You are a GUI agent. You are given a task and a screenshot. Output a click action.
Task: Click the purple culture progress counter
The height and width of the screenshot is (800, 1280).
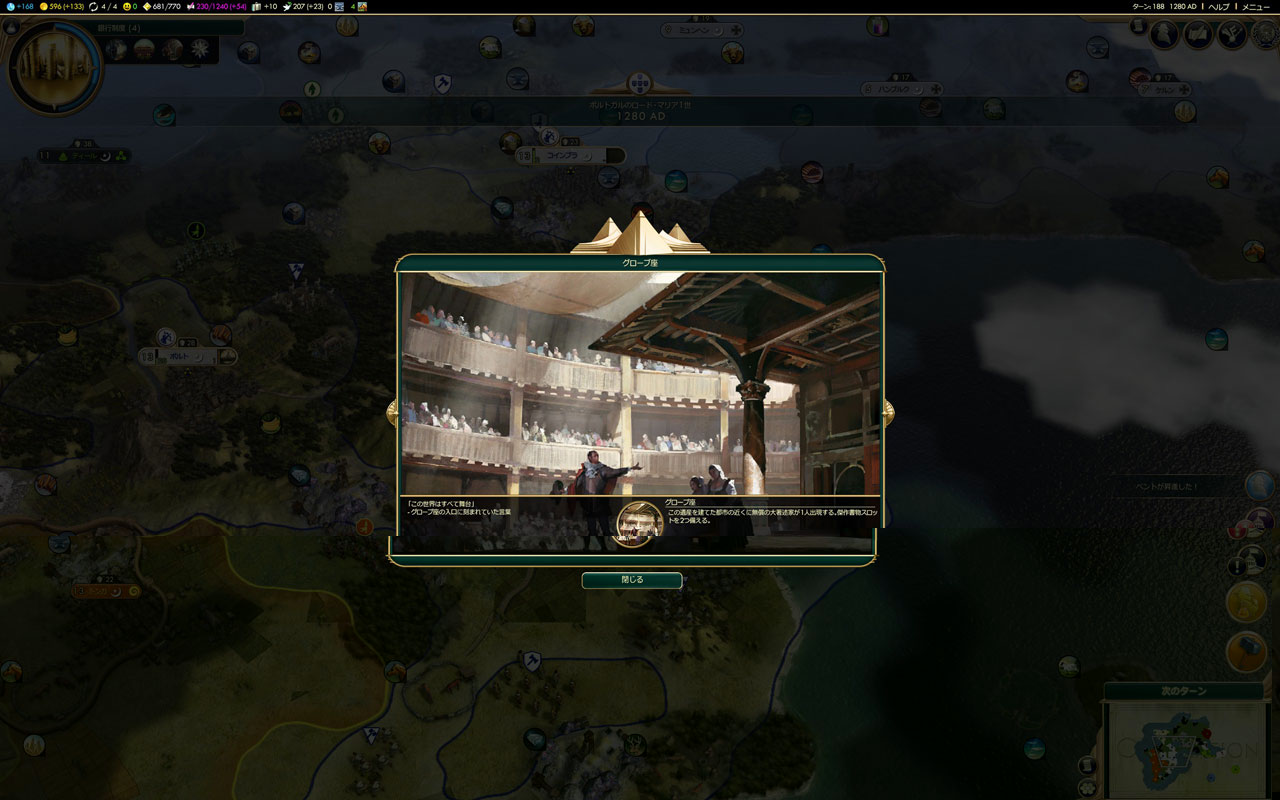[214, 6]
